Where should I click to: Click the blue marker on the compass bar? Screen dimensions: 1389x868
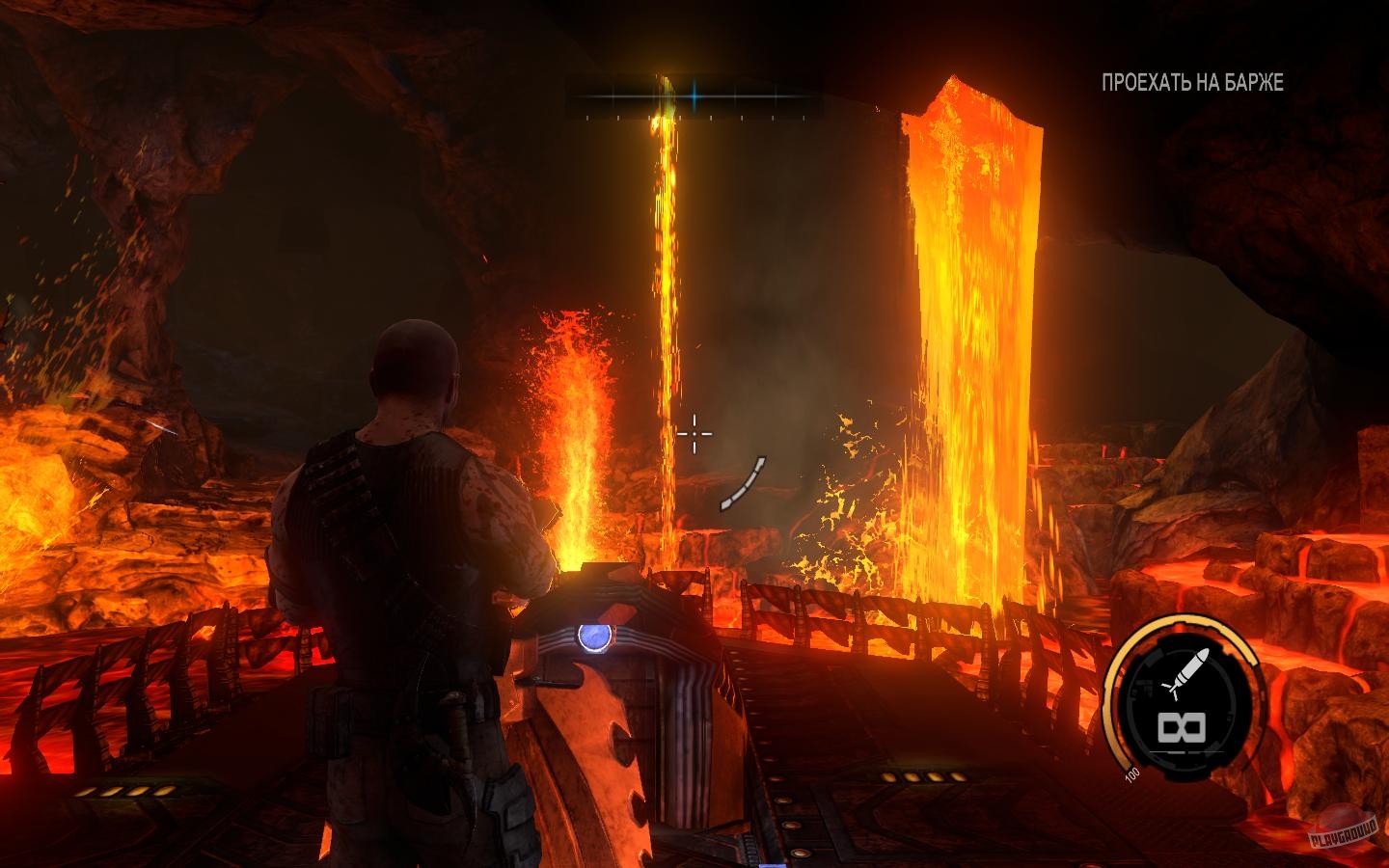pyautogui.click(x=694, y=96)
